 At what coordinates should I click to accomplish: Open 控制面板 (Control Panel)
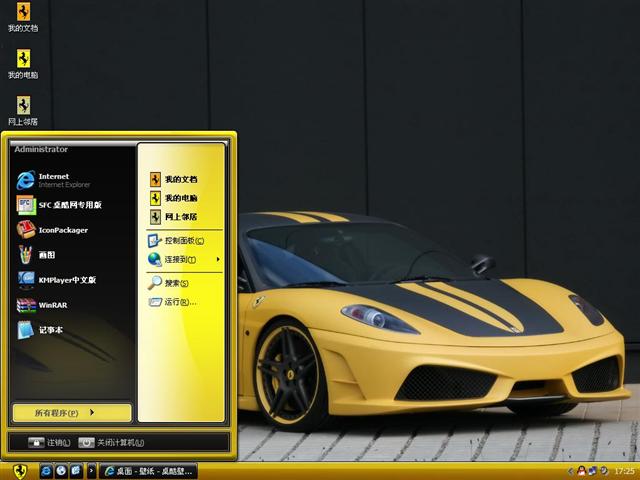click(183, 241)
